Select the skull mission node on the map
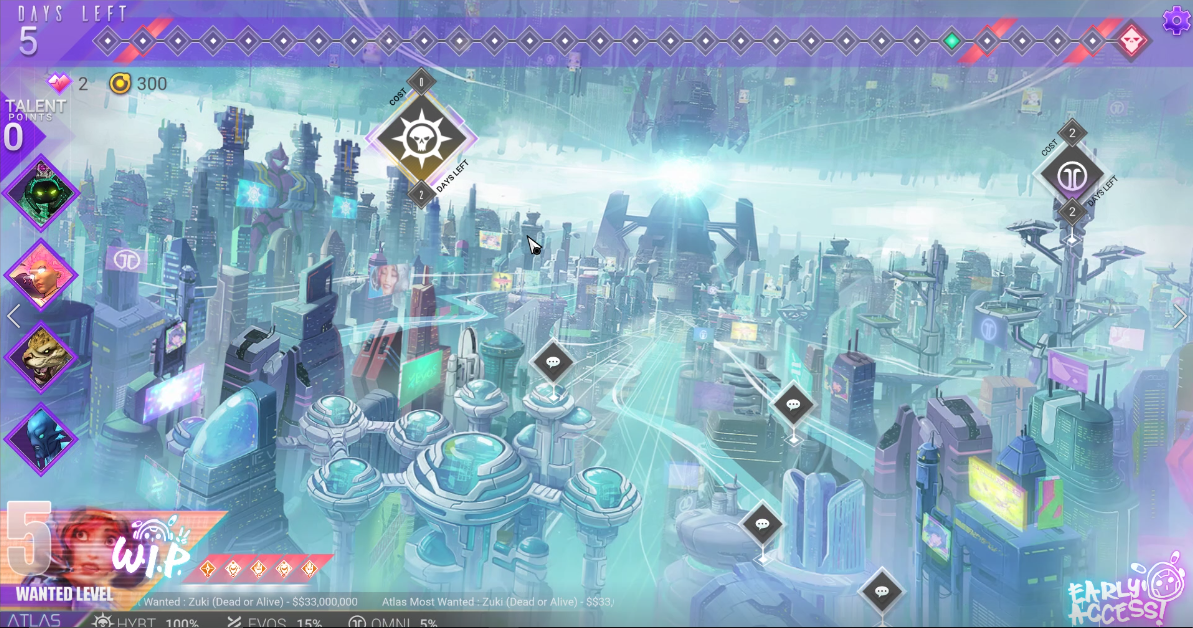The width and height of the screenshot is (1193, 628). pos(421,138)
